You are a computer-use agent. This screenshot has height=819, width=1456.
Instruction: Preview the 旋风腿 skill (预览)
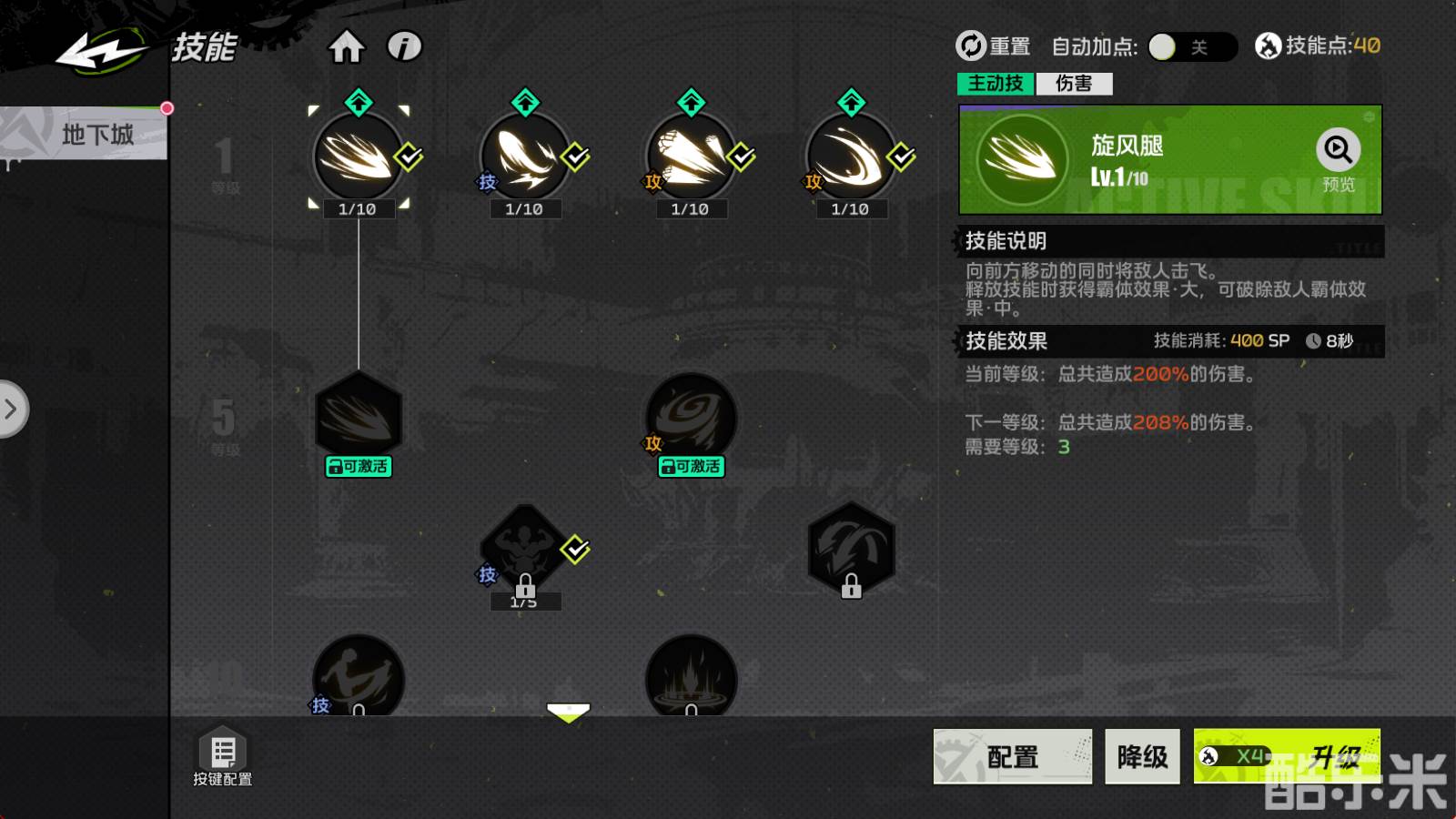pos(1338,160)
